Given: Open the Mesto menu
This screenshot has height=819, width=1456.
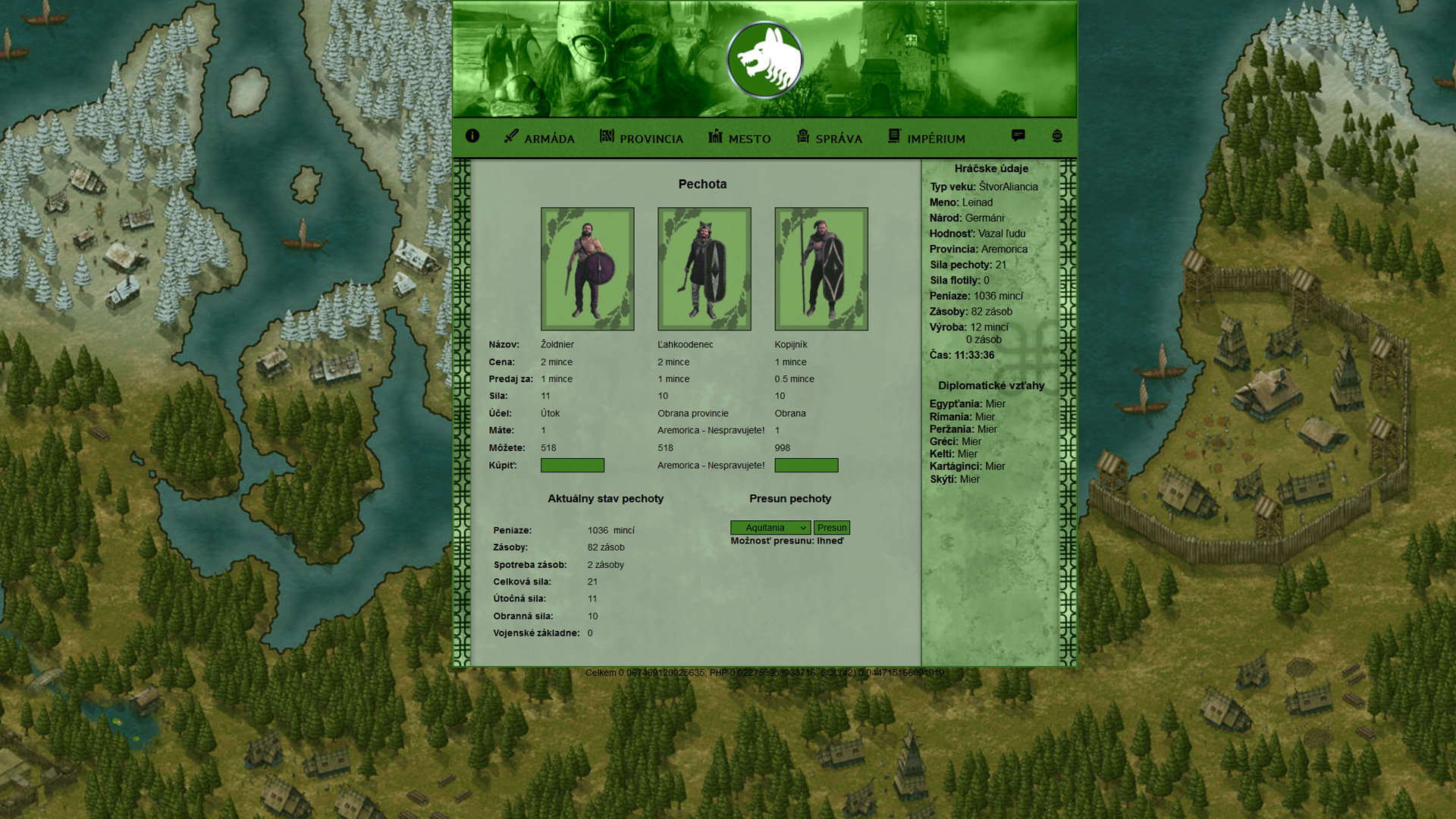Looking at the screenshot, I should coord(739,137).
